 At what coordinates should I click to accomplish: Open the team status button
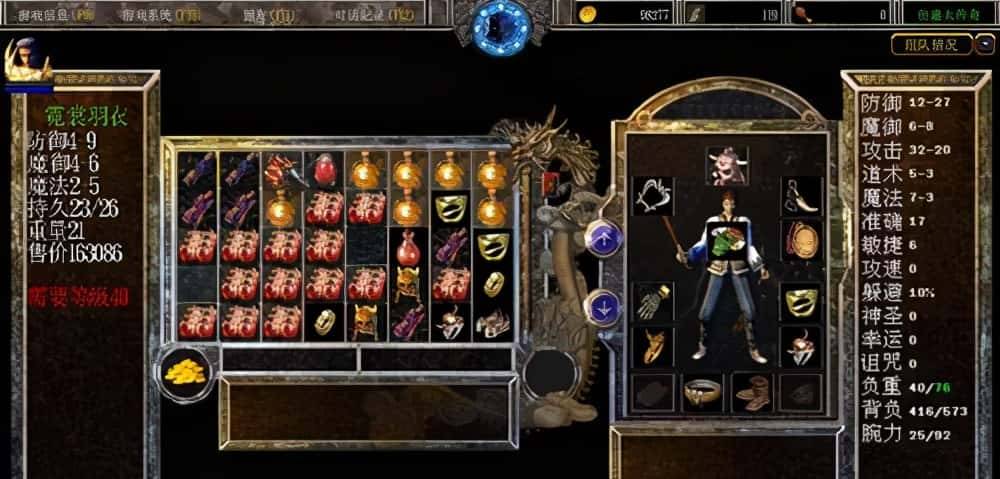pos(930,45)
